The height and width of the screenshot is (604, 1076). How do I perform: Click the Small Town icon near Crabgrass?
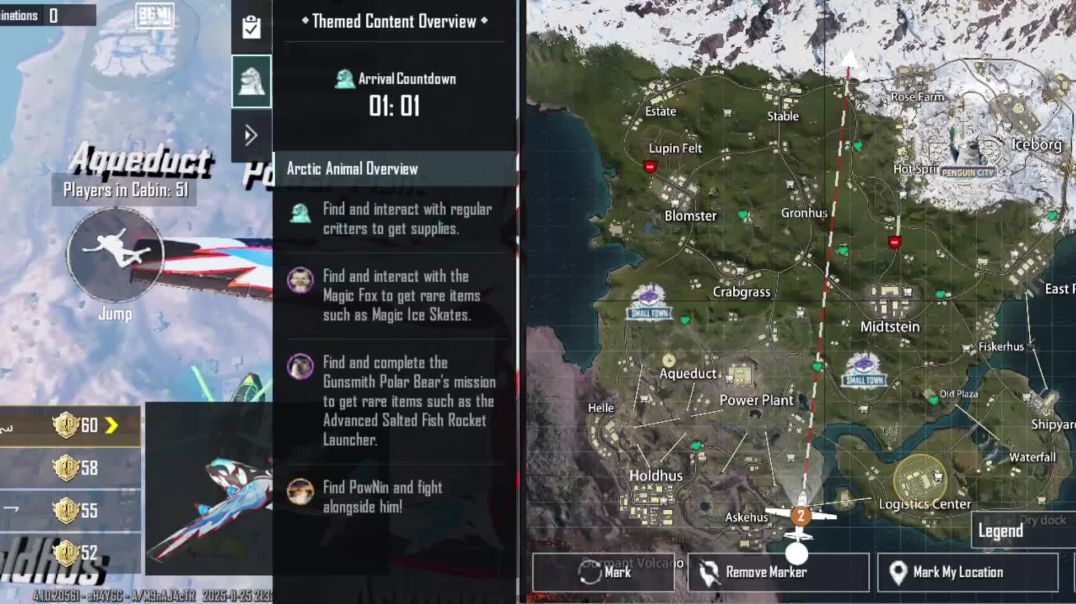[650, 302]
